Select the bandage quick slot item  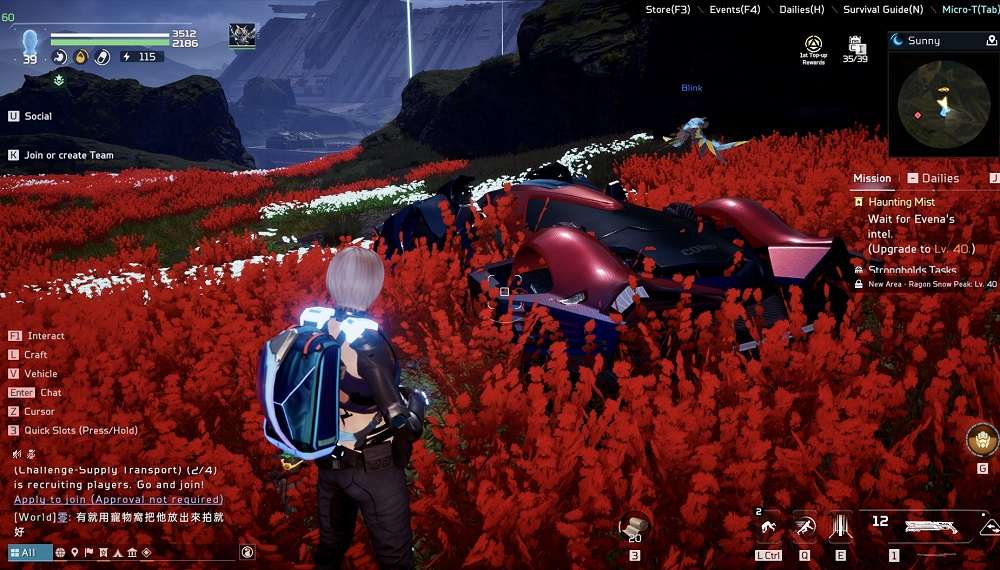[x=634, y=527]
